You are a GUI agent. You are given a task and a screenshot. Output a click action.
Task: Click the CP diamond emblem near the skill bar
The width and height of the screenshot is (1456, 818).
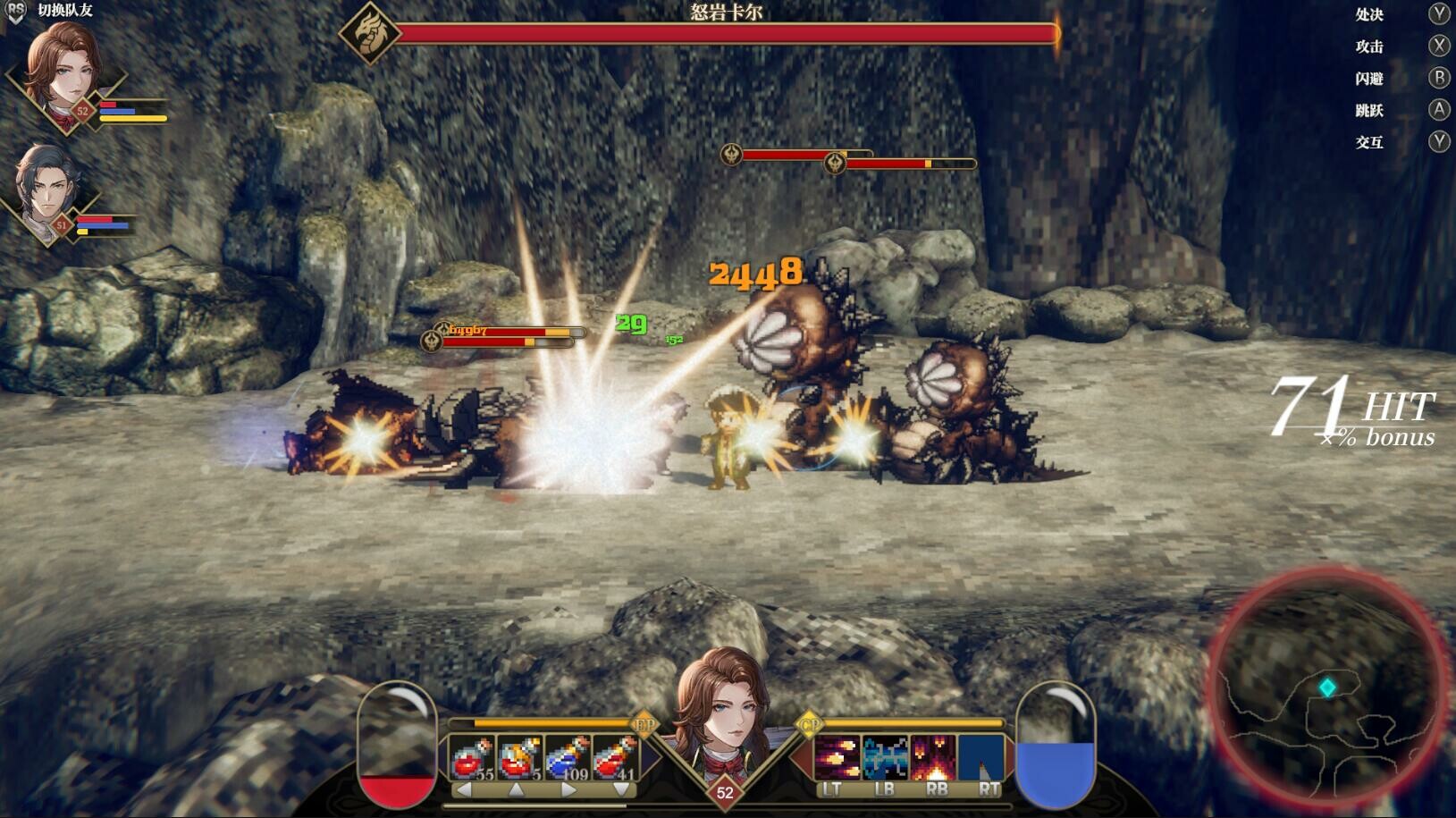pyautogui.click(x=811, y=724)
